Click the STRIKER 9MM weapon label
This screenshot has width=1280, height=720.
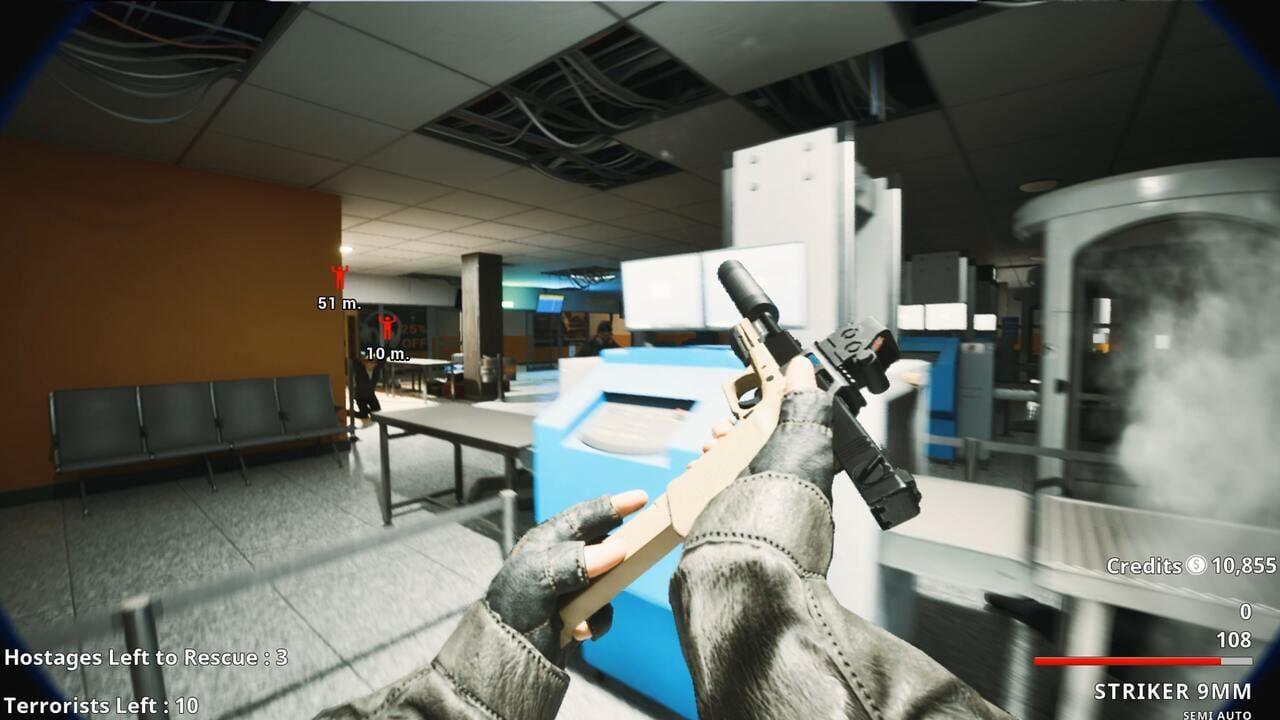(1172, 690)
